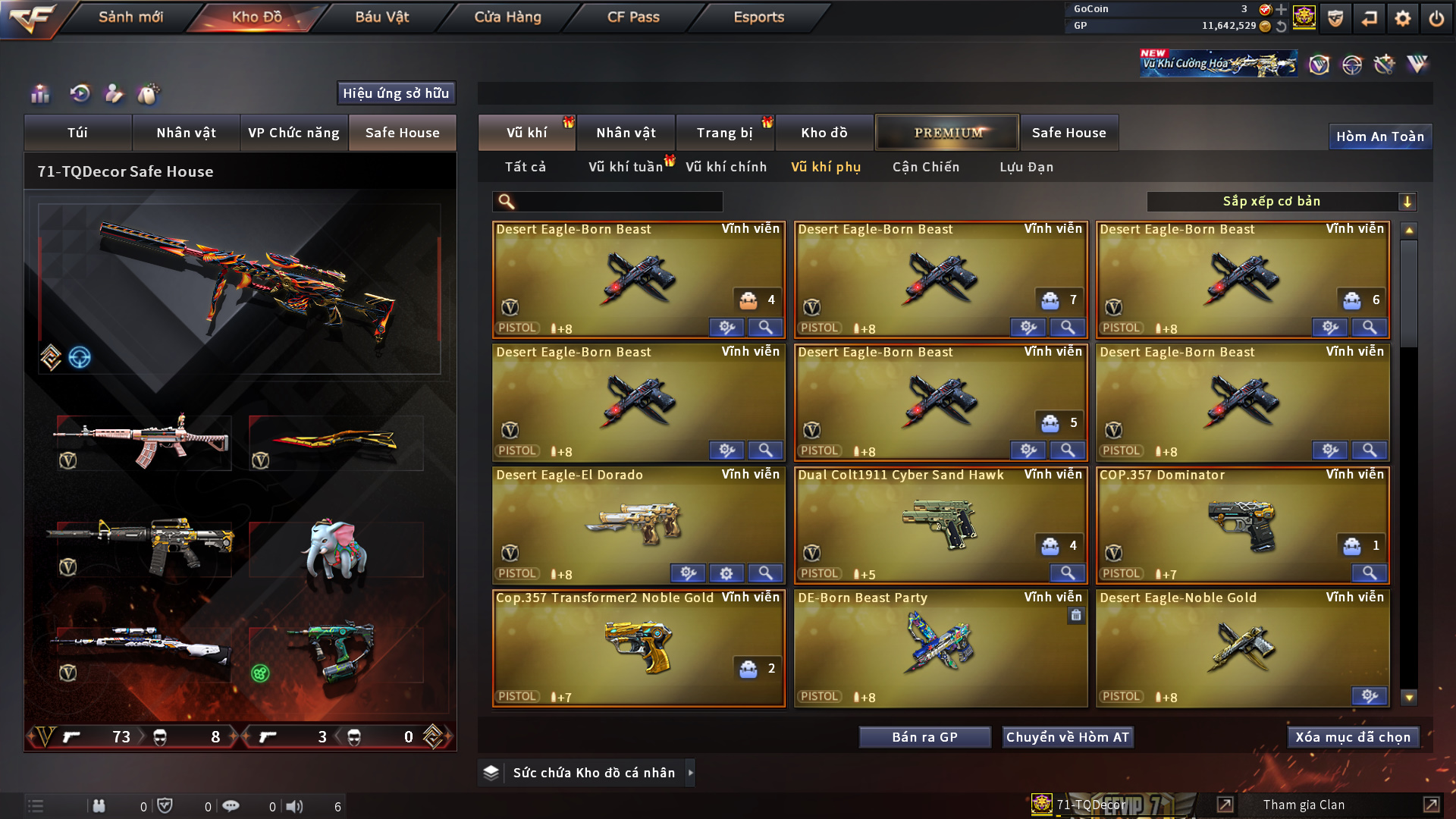Choose the Cận Chiến filter
This screenshot has height=819, width=1456.
coord(925,167)
